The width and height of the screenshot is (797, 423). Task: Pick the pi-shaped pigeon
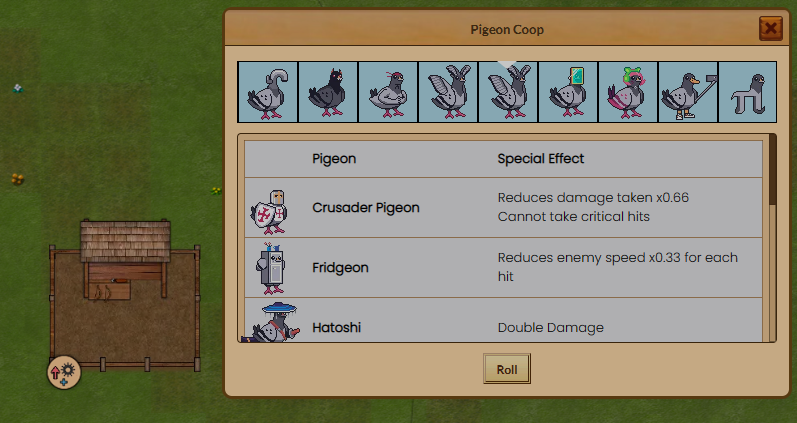click(x=746, y=92)
